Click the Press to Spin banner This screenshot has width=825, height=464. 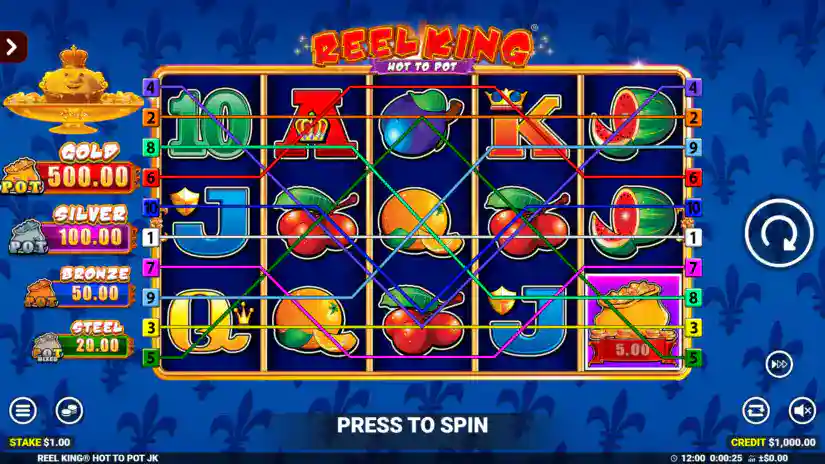tap(412, 425)
